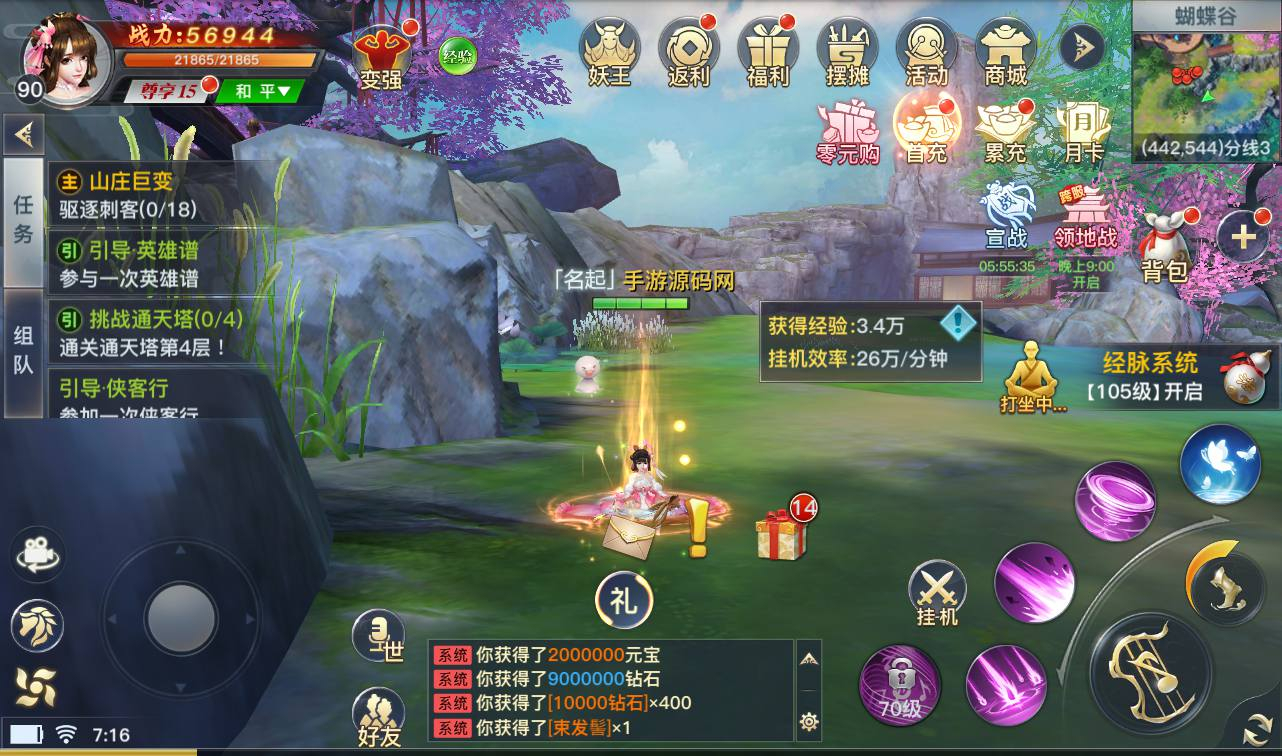Open the 返利 rebate menu

(x=689, y=50)
